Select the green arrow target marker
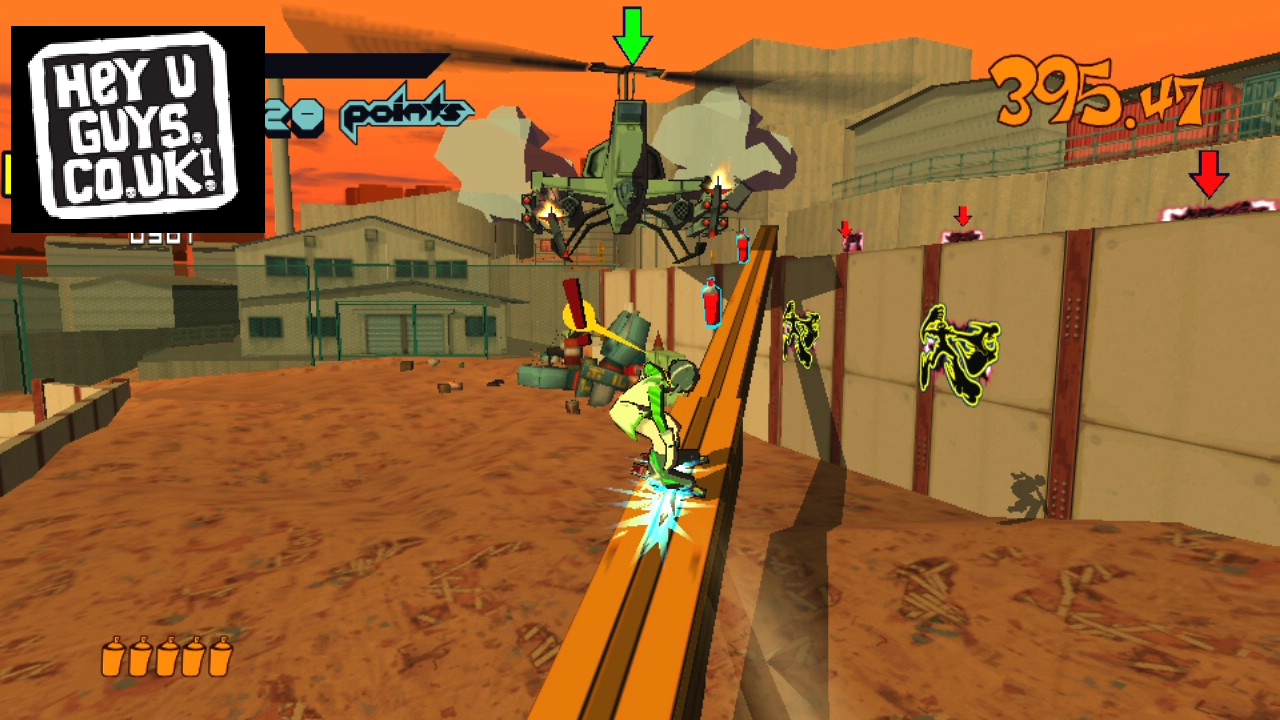This screenshot has width=1280, height=720. point(632,36)
